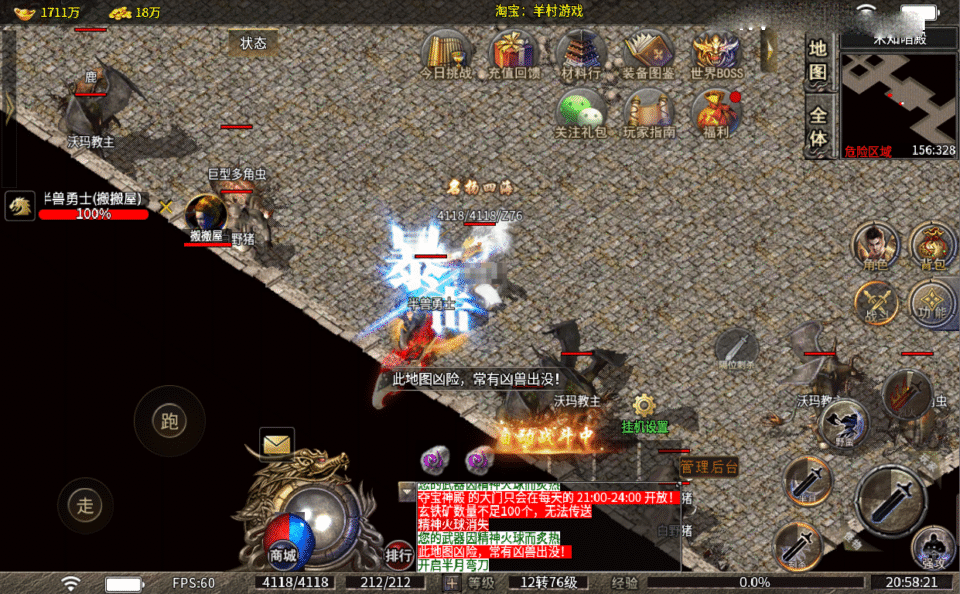Open the 背包 backpack

(932, 246)
